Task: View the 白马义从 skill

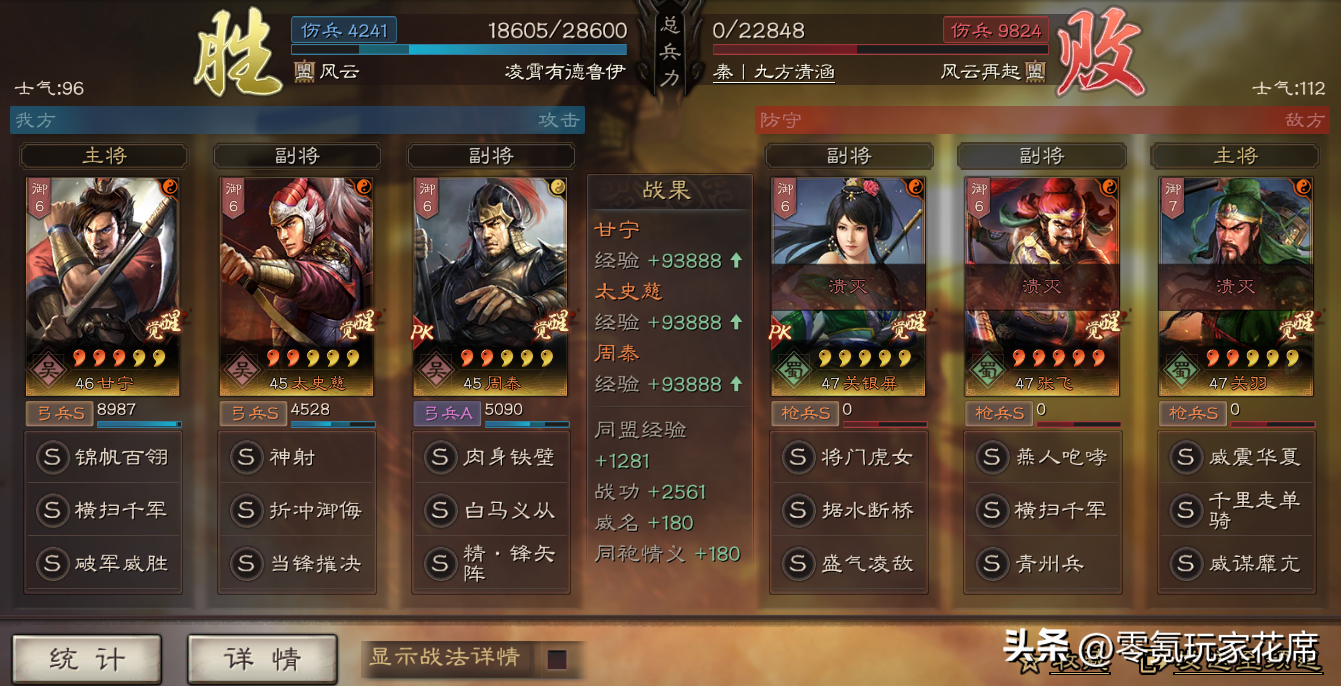Action: (491, 510)
